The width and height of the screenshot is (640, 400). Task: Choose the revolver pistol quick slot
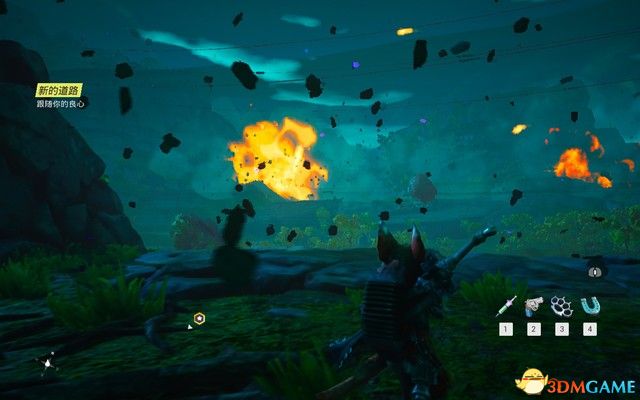(535, 306)
